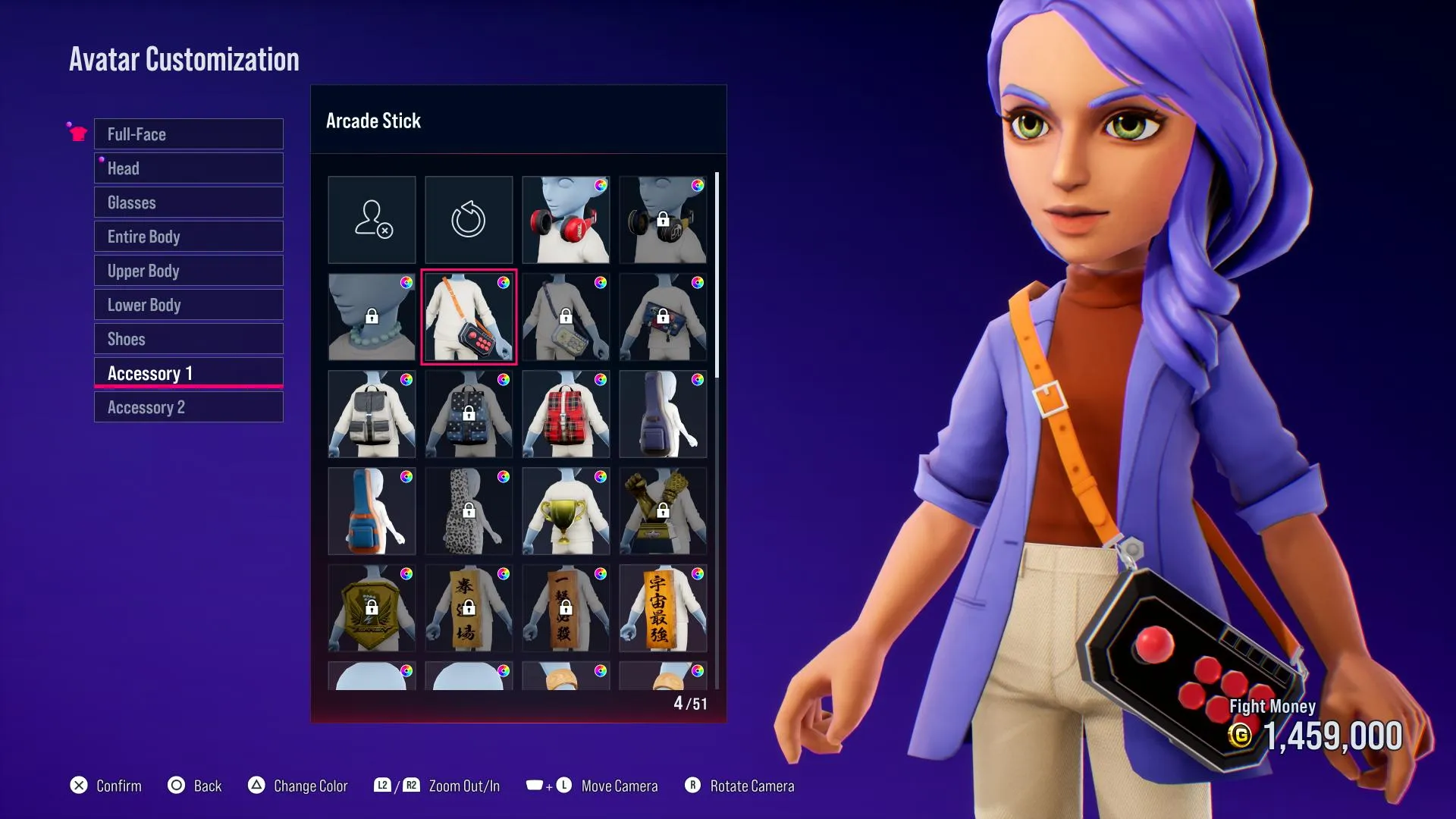Click the remove accessory tile

coord(372,220)
